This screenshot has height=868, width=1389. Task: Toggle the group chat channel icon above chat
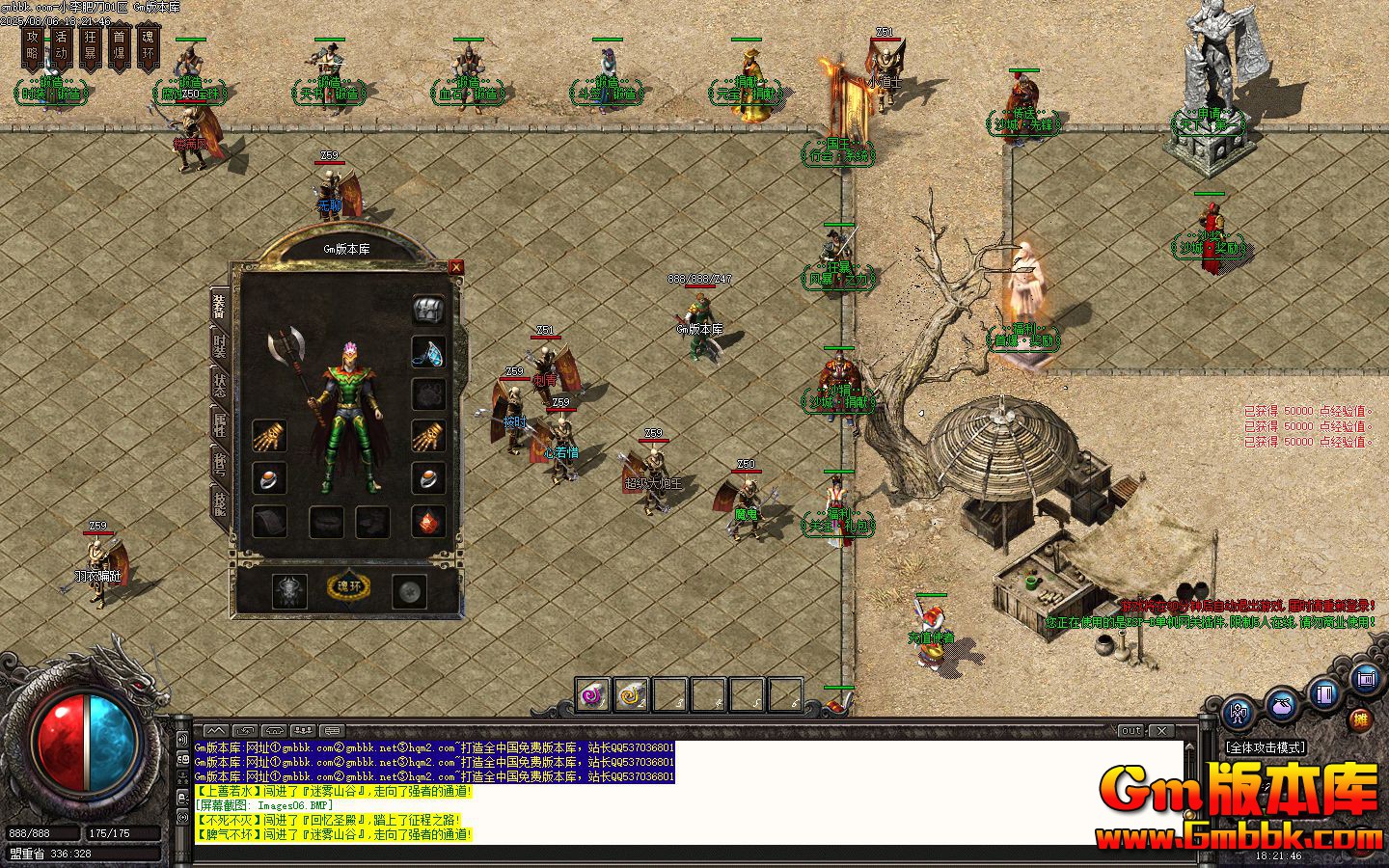[303, 728]
